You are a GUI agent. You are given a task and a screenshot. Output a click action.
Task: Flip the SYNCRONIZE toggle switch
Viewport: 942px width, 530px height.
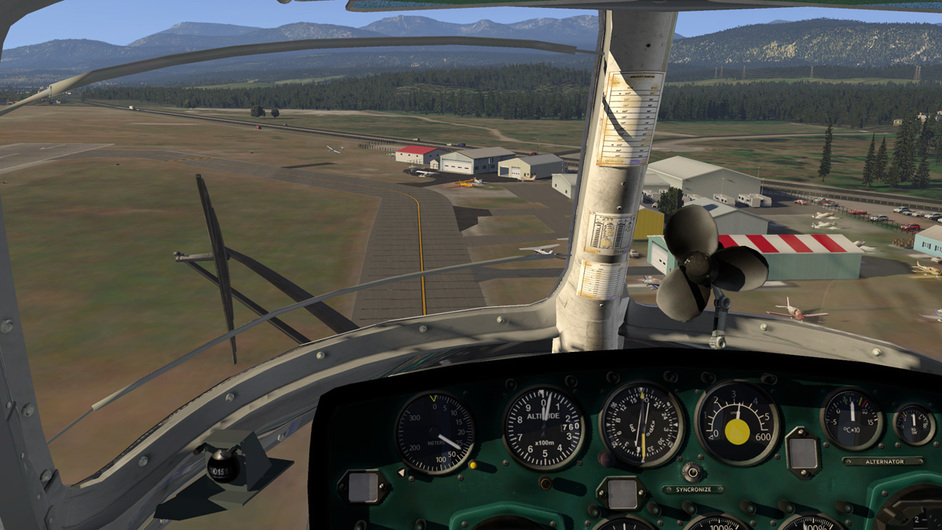(x=691, y=471)
